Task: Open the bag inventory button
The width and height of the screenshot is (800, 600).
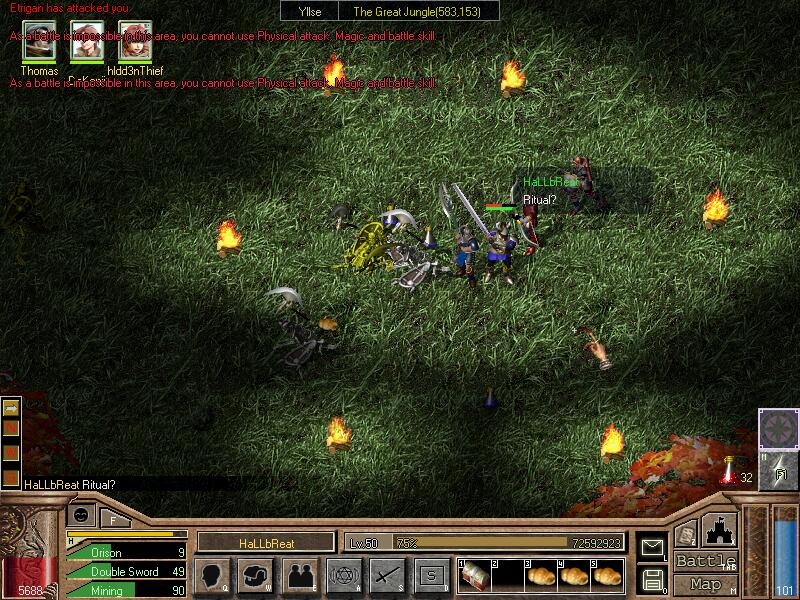Action: pyautogui.click(x=256, y=575)
